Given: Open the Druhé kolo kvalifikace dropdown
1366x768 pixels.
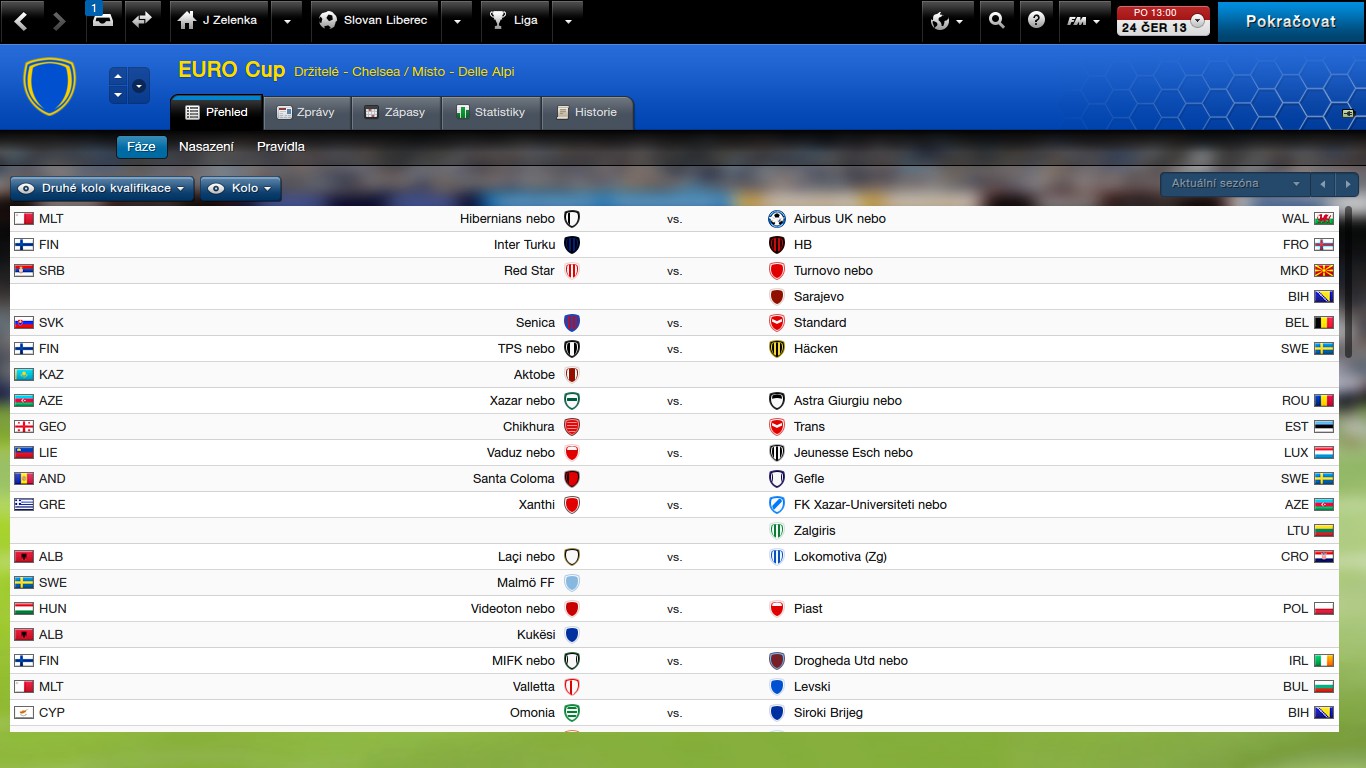Looking at the screenshot, I should point(100,188).
